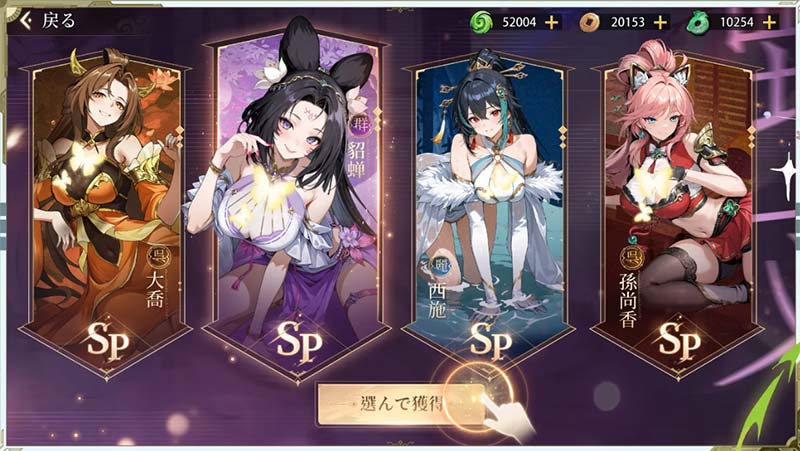Screen dimensions: 800x451
Task: Add more copper coin currency (20153)
Action: (659, 21)
